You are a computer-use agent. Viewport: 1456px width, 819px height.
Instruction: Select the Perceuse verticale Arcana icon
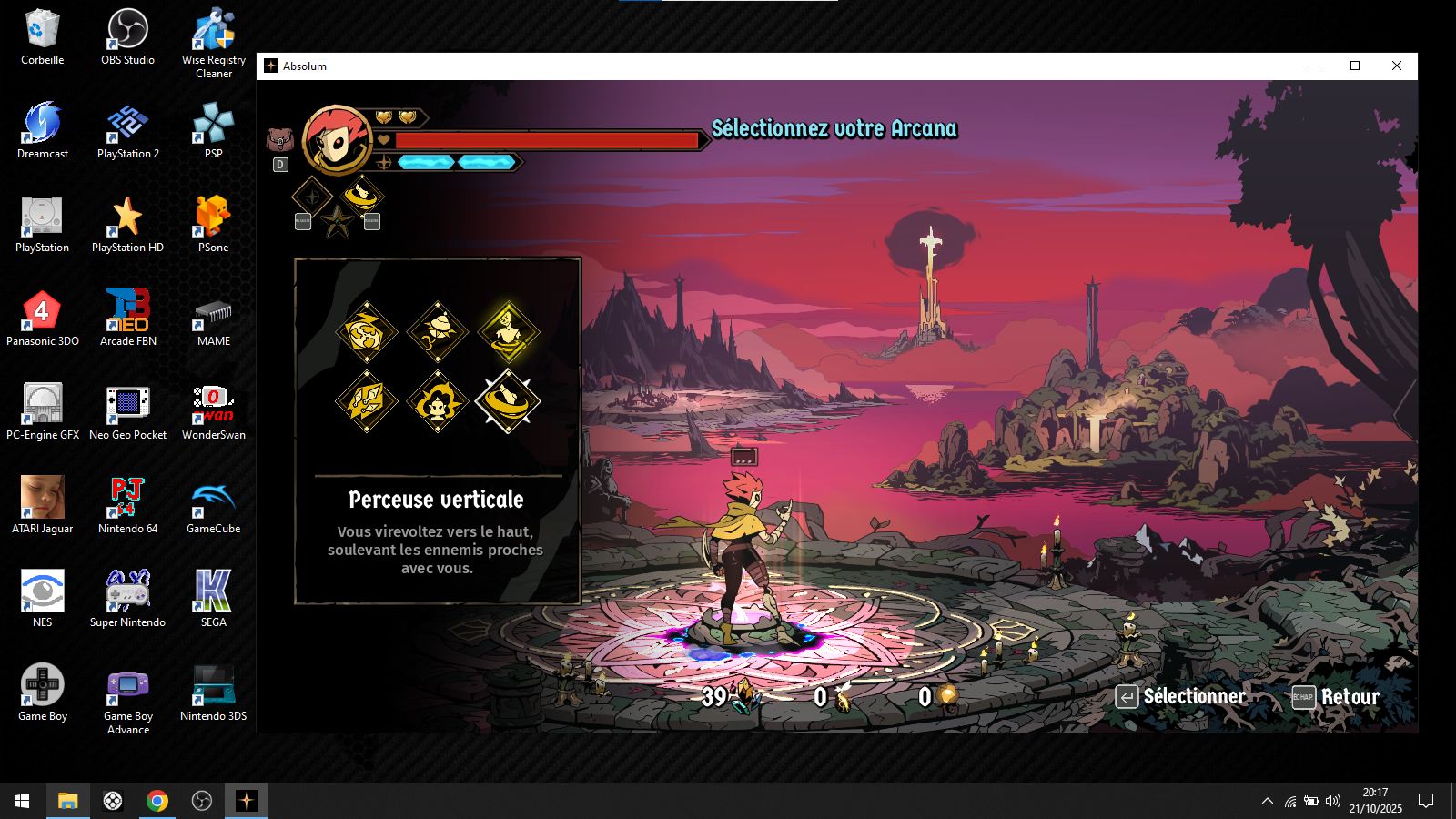coord(508,401)
